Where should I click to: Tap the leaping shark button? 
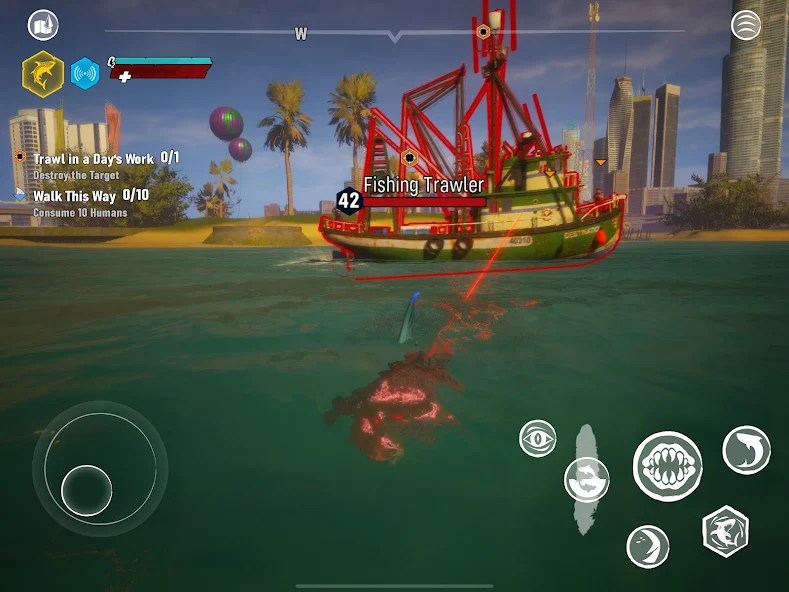(746, 450)
